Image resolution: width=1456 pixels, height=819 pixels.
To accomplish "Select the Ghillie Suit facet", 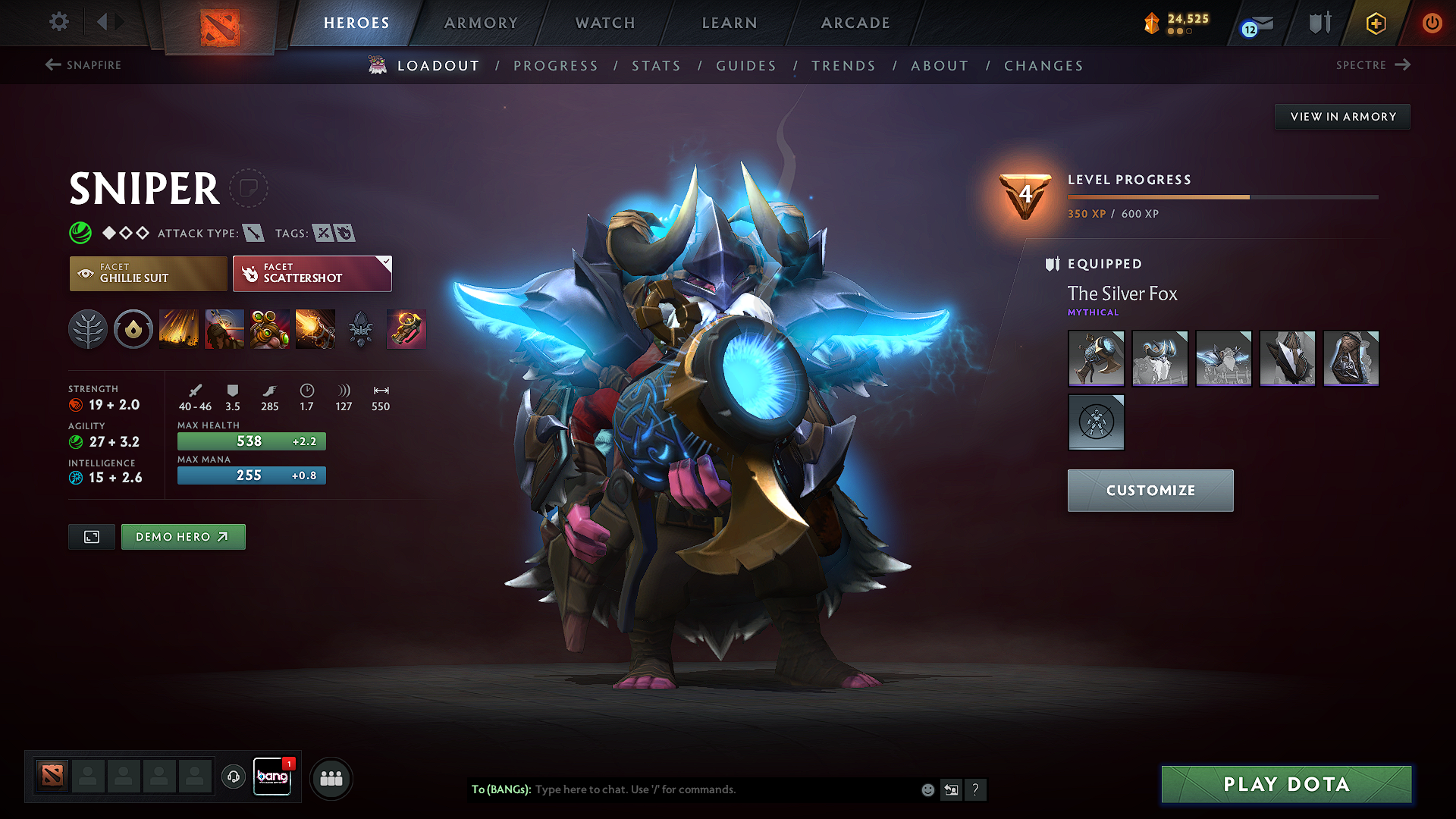I will pos(148,273).
